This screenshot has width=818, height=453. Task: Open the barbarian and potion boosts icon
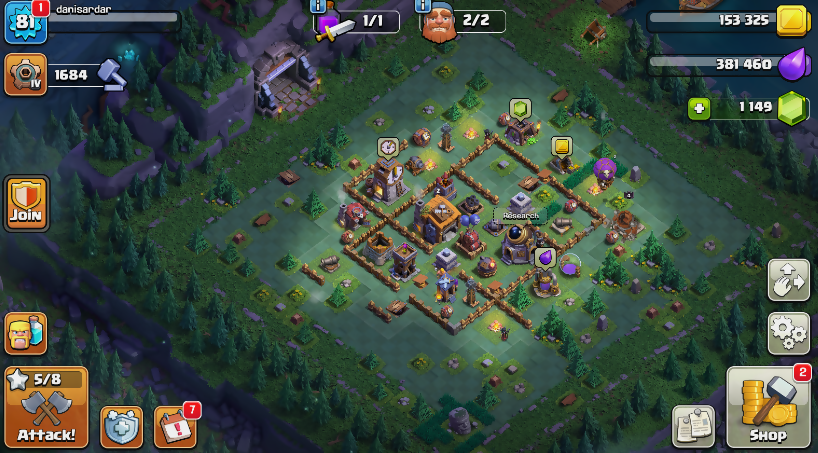[x=26, y=333]
